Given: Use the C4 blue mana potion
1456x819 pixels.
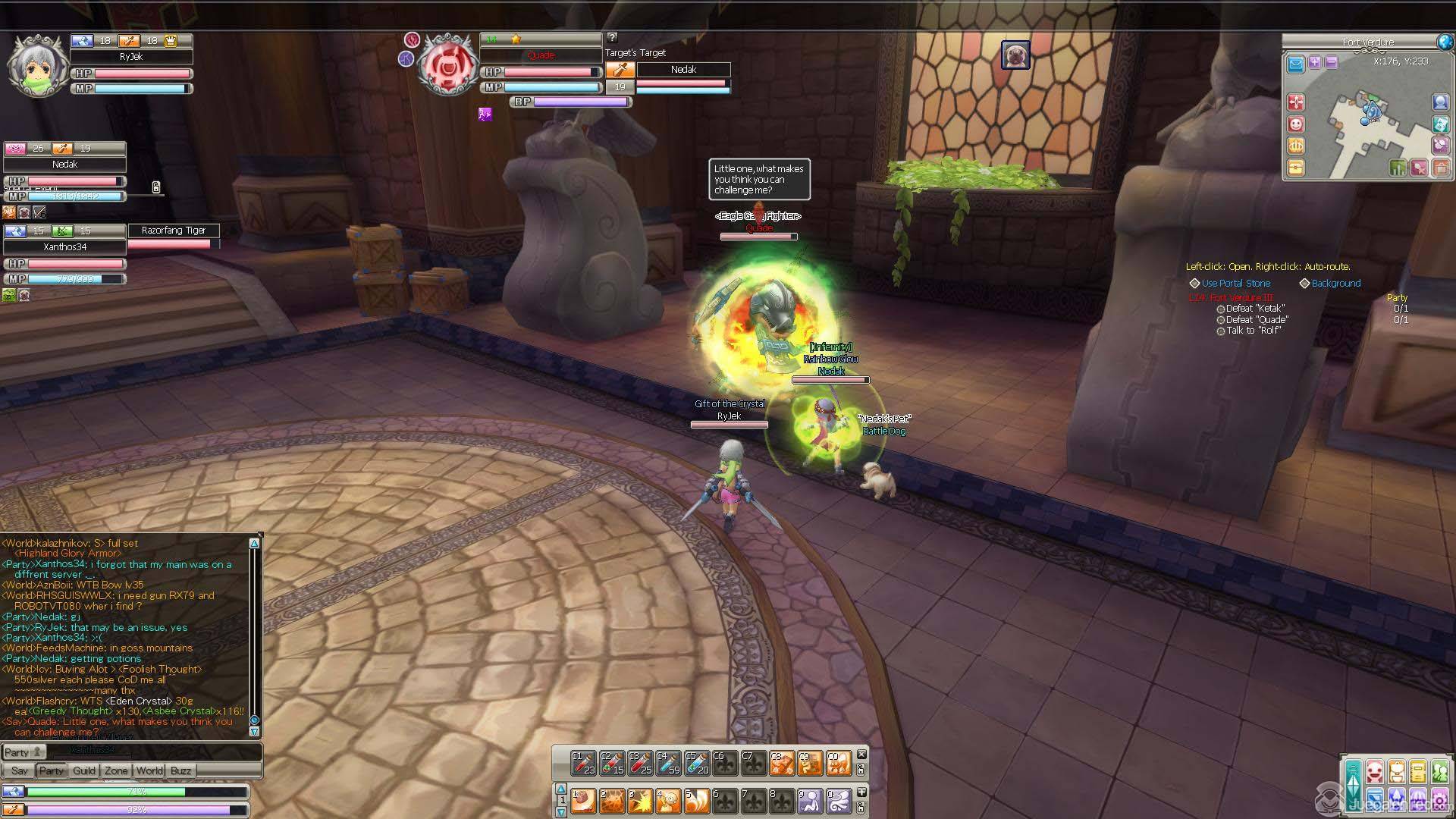Looking at the screenshot, I should (x=668, y=763).
